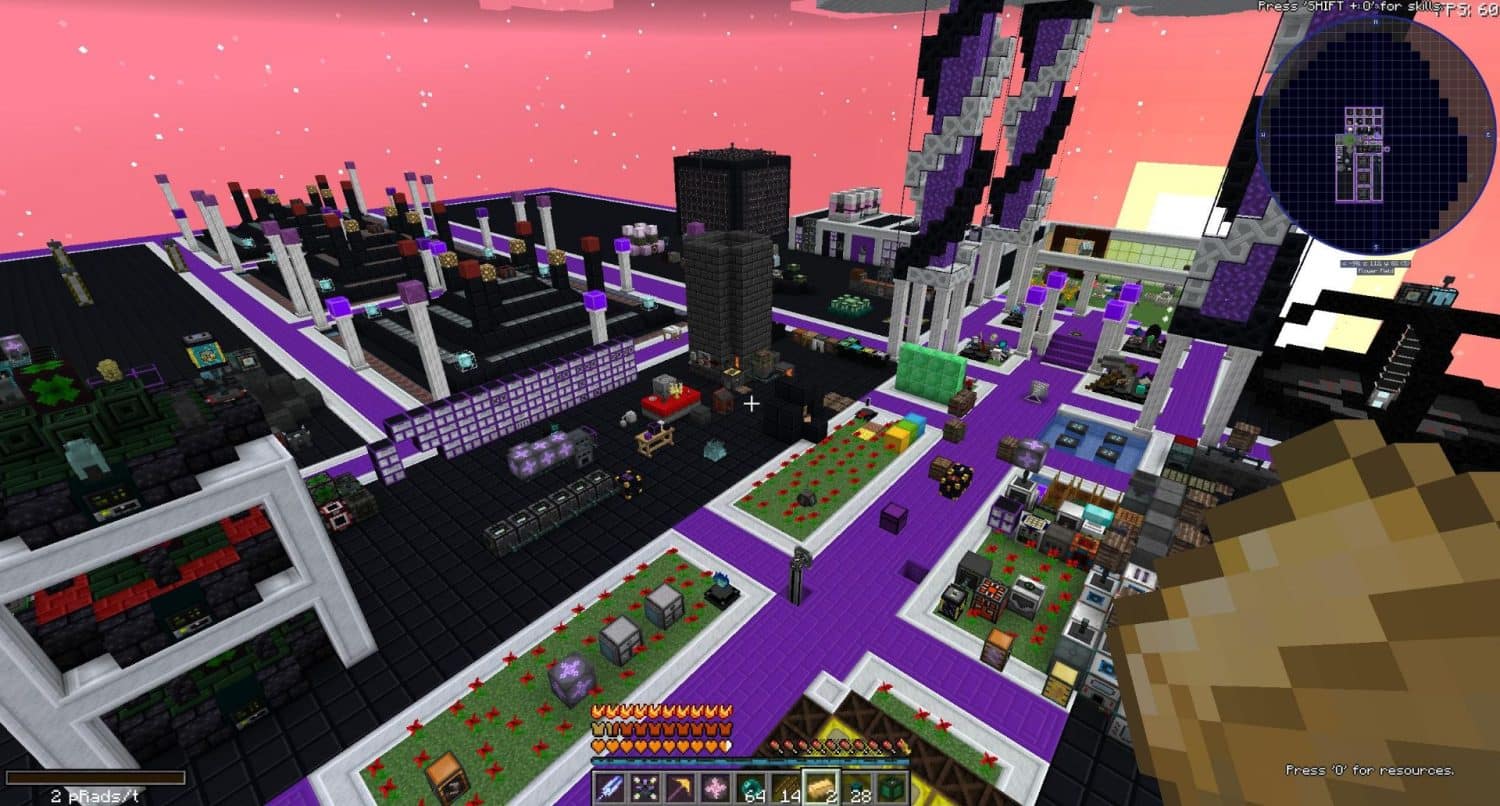Screen dimensions: 1500x806
Task: Select the highlighted gold ingot stack of 2
Action: point(822,786)
